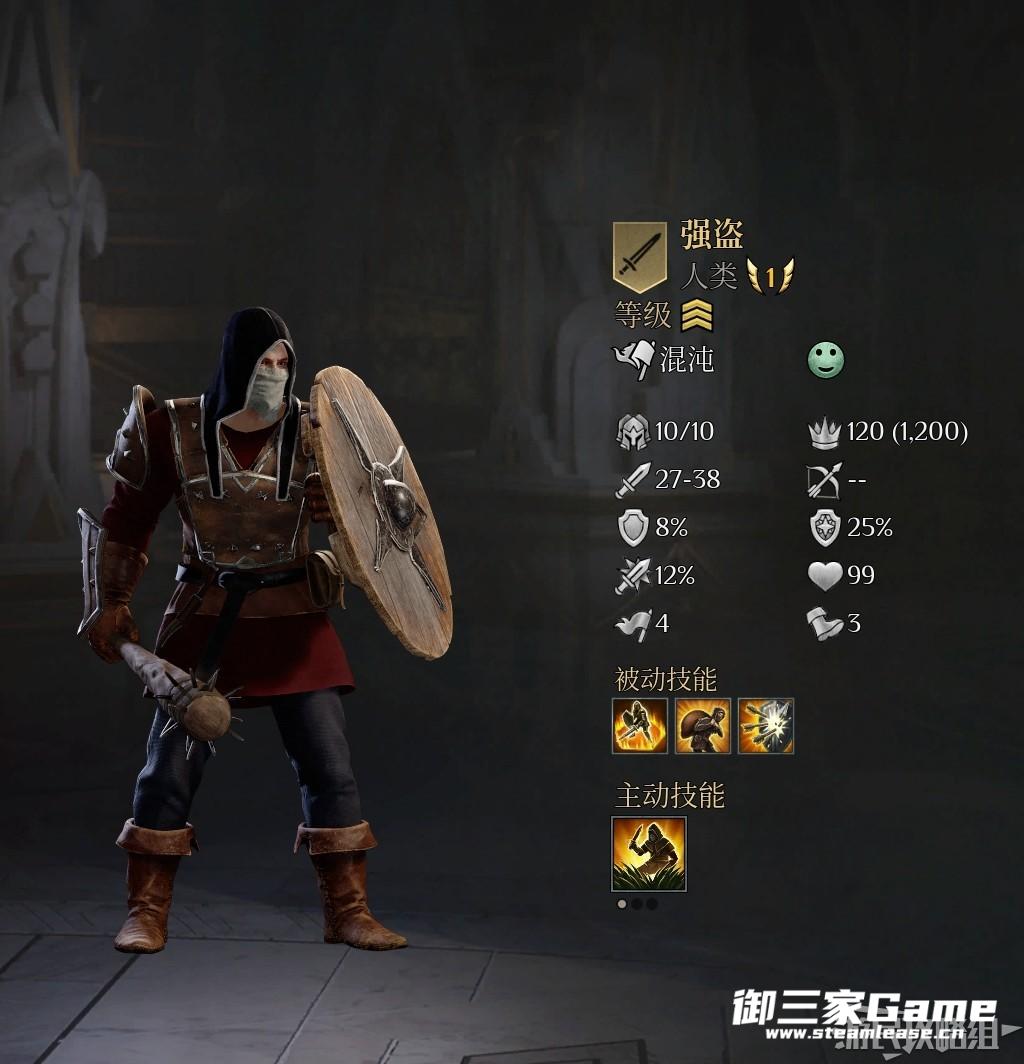Click the sword banner unit type badge

[x=639, y=257]
